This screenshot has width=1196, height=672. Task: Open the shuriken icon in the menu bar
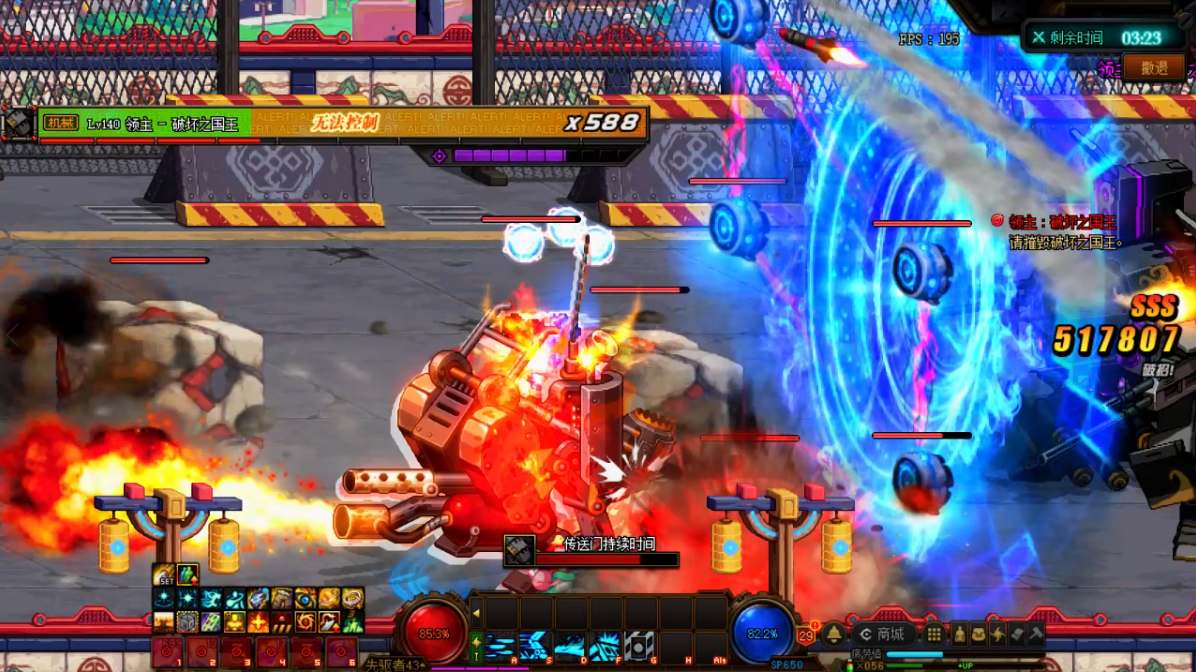(997, 634)
